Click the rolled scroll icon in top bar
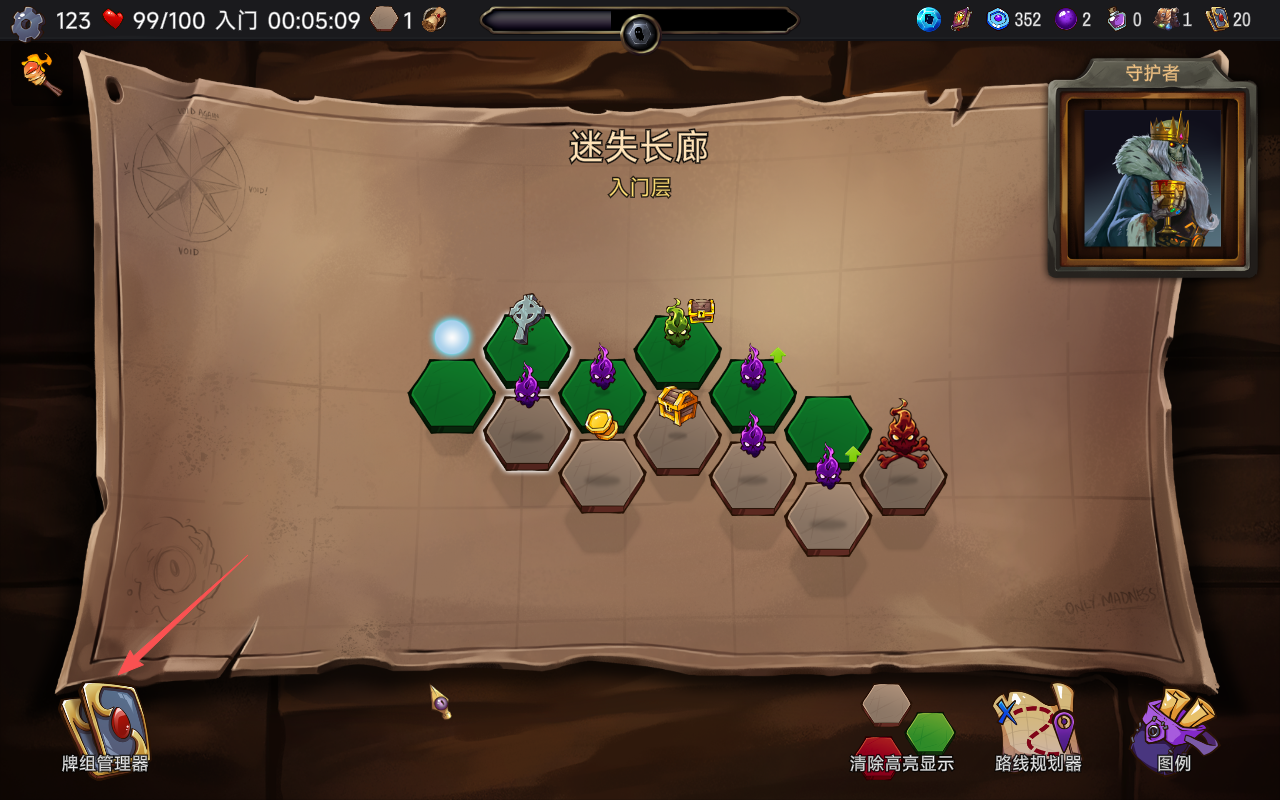The image size is (1280, 800). pos(434,20)
